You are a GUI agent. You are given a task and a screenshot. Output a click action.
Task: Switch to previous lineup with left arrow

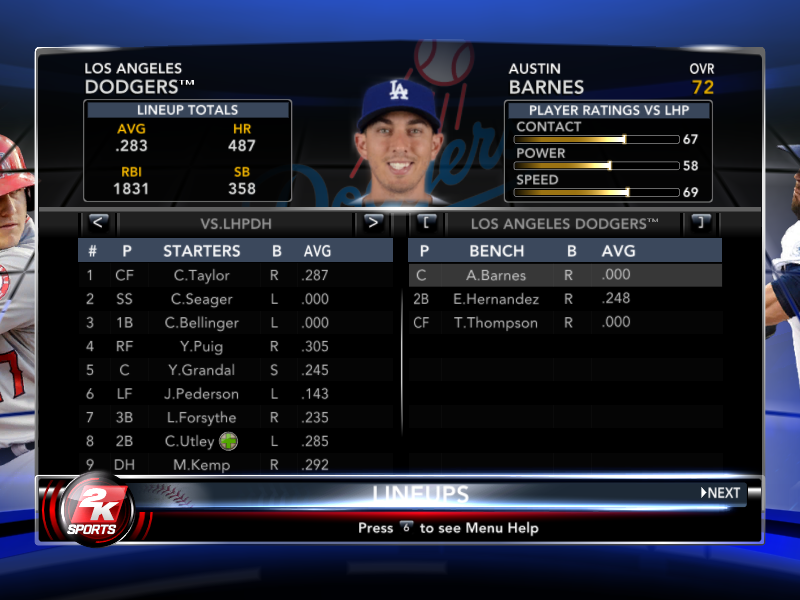click(x=98, y=222)
